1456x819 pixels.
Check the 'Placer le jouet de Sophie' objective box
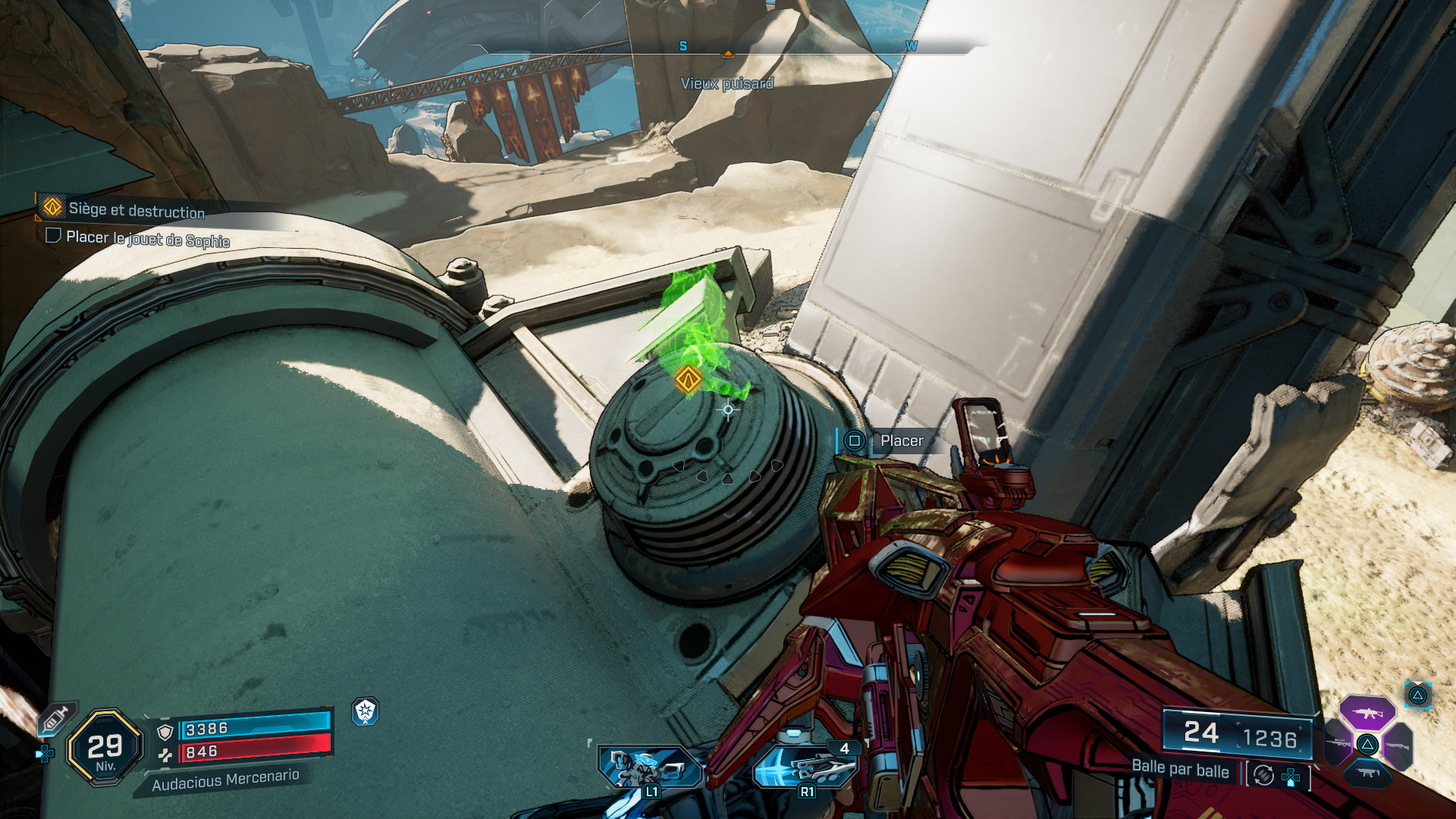[53, 237]
